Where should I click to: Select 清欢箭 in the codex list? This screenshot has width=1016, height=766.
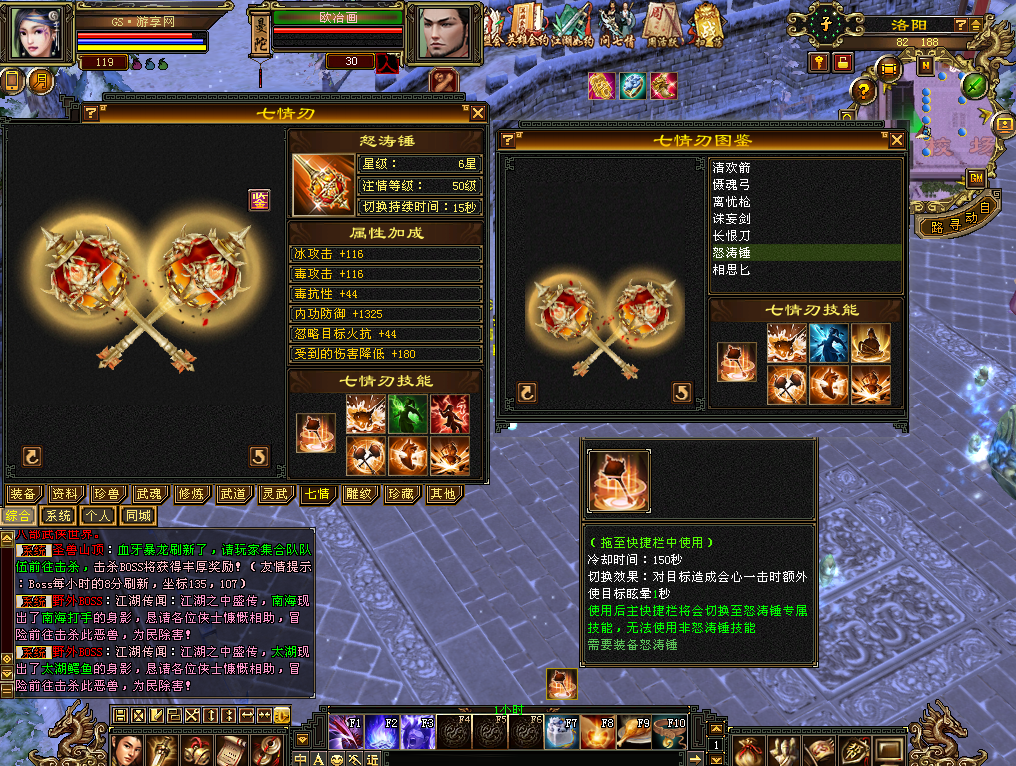point(731,168)
